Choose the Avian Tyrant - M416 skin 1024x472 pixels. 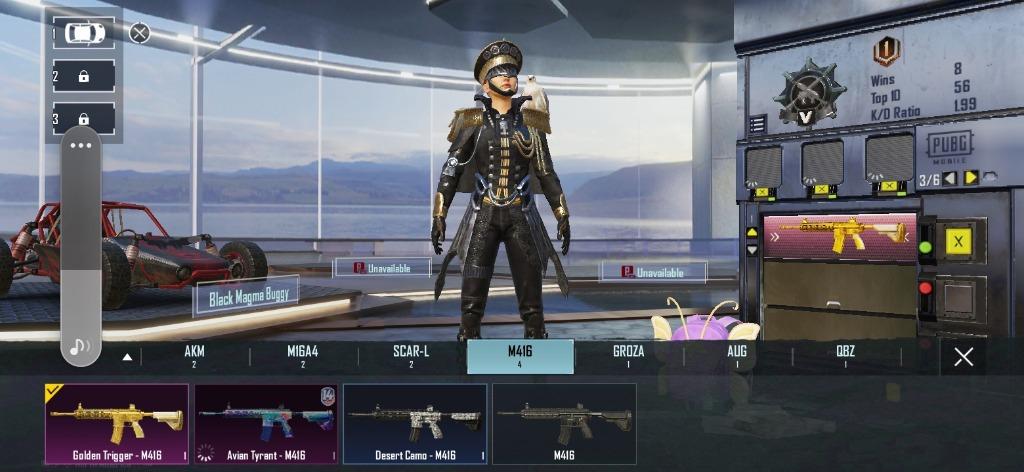pos(266,424)
